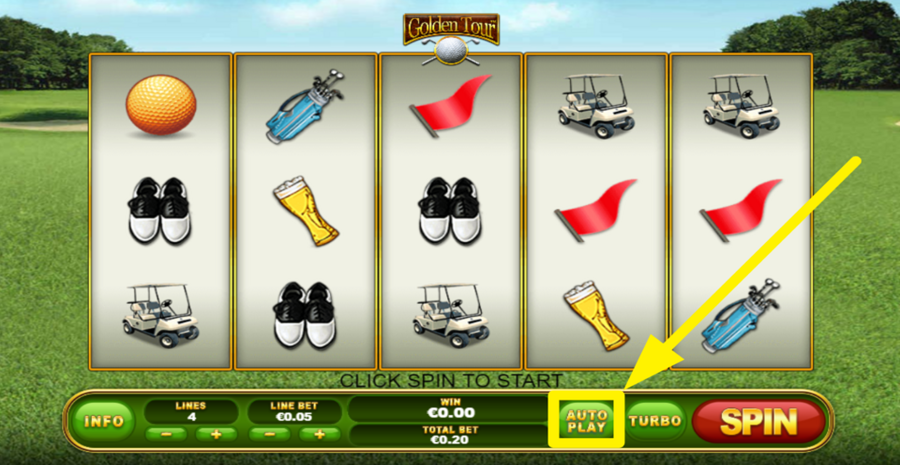The height and width of the screenshot is (465, 900).
Task: Click the red SPIN button
Action: (757, 421)
